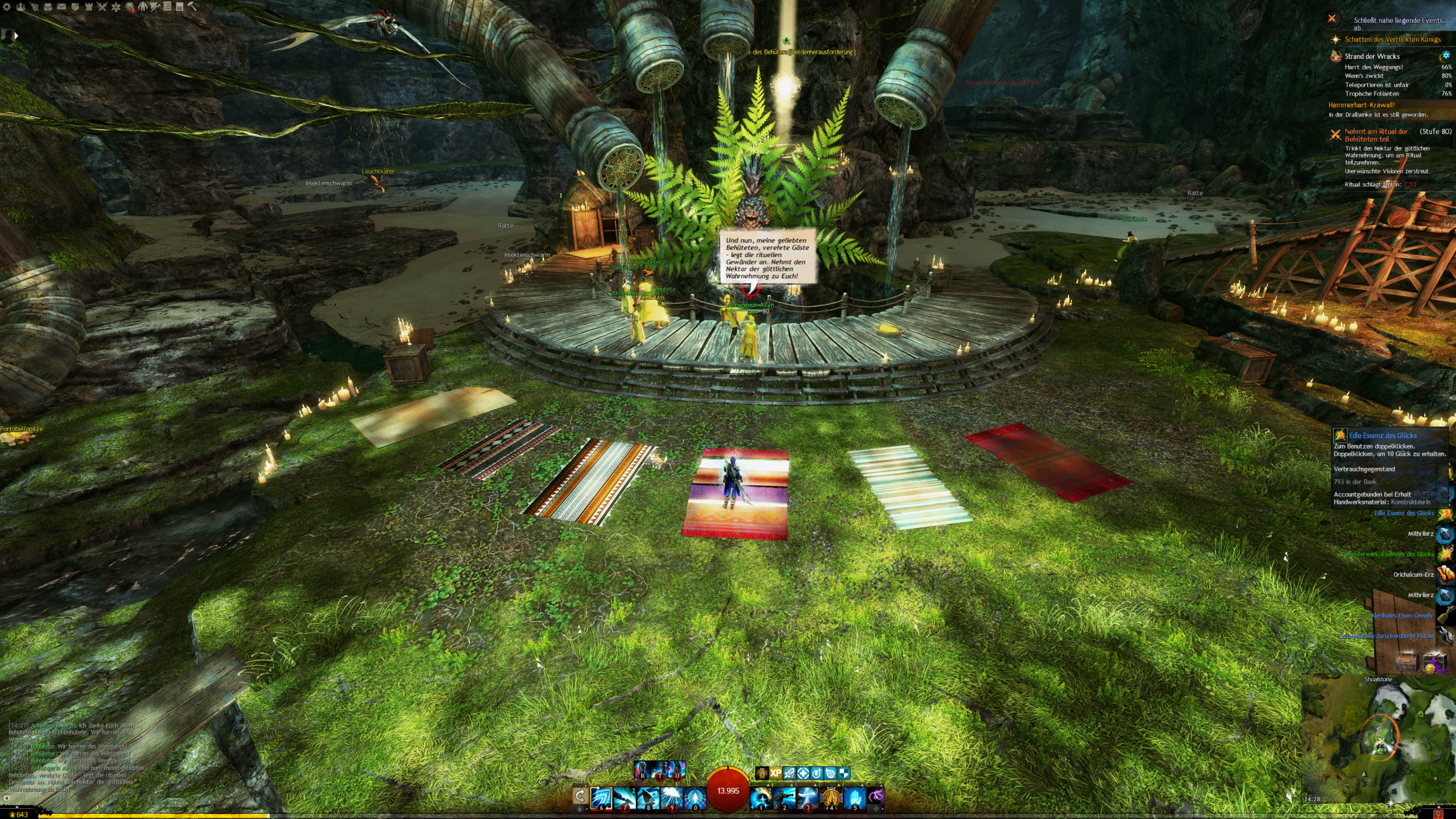The width and height of the screenshot is (1456, 819).
Task: Click the weapon swap arrows button
Action: [x=580, y=796]
